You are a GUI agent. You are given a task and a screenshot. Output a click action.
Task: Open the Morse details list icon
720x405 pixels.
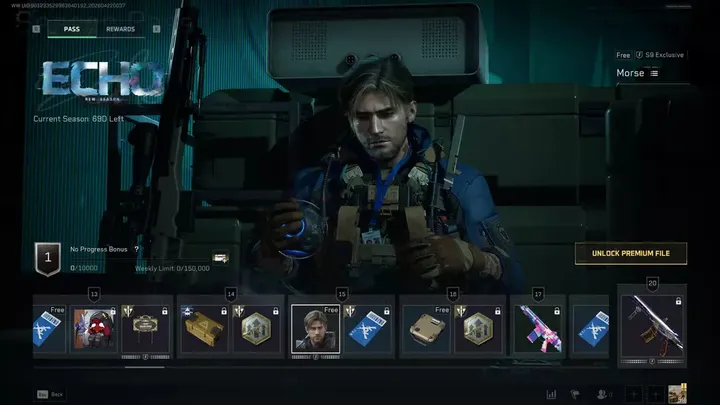click(x=654, y=73)
